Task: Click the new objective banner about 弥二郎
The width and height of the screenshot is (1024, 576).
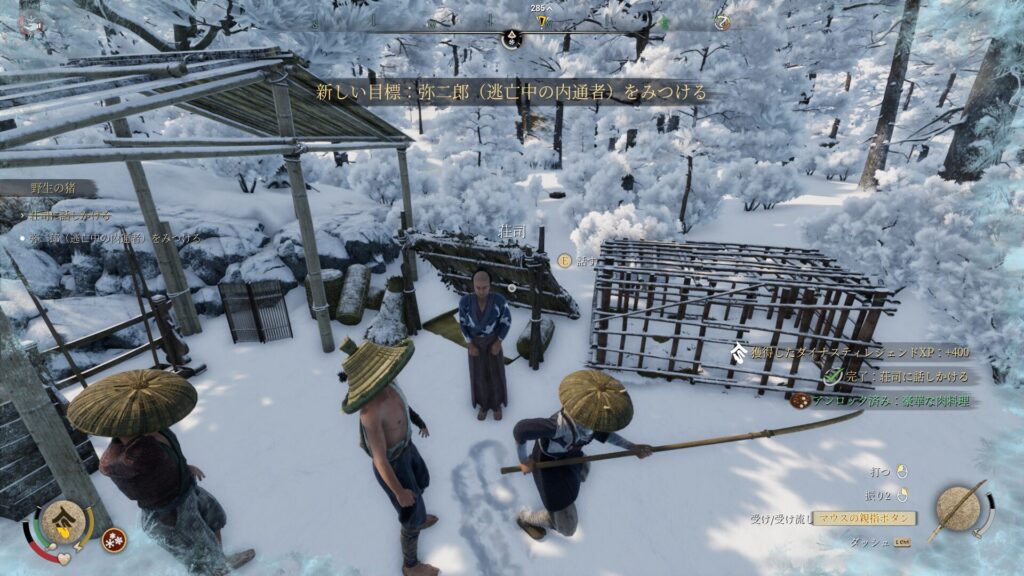Action: (512, 92)
